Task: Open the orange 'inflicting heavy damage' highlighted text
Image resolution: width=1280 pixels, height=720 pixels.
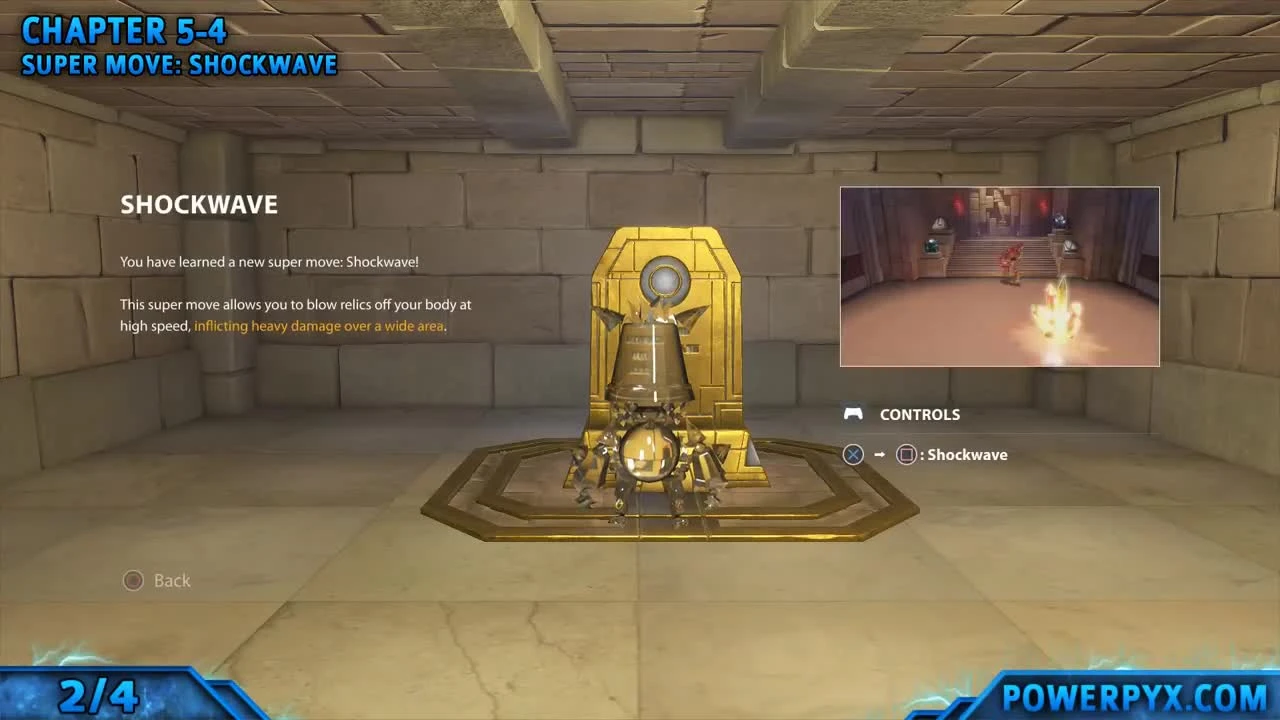Action: coord(319,325)
